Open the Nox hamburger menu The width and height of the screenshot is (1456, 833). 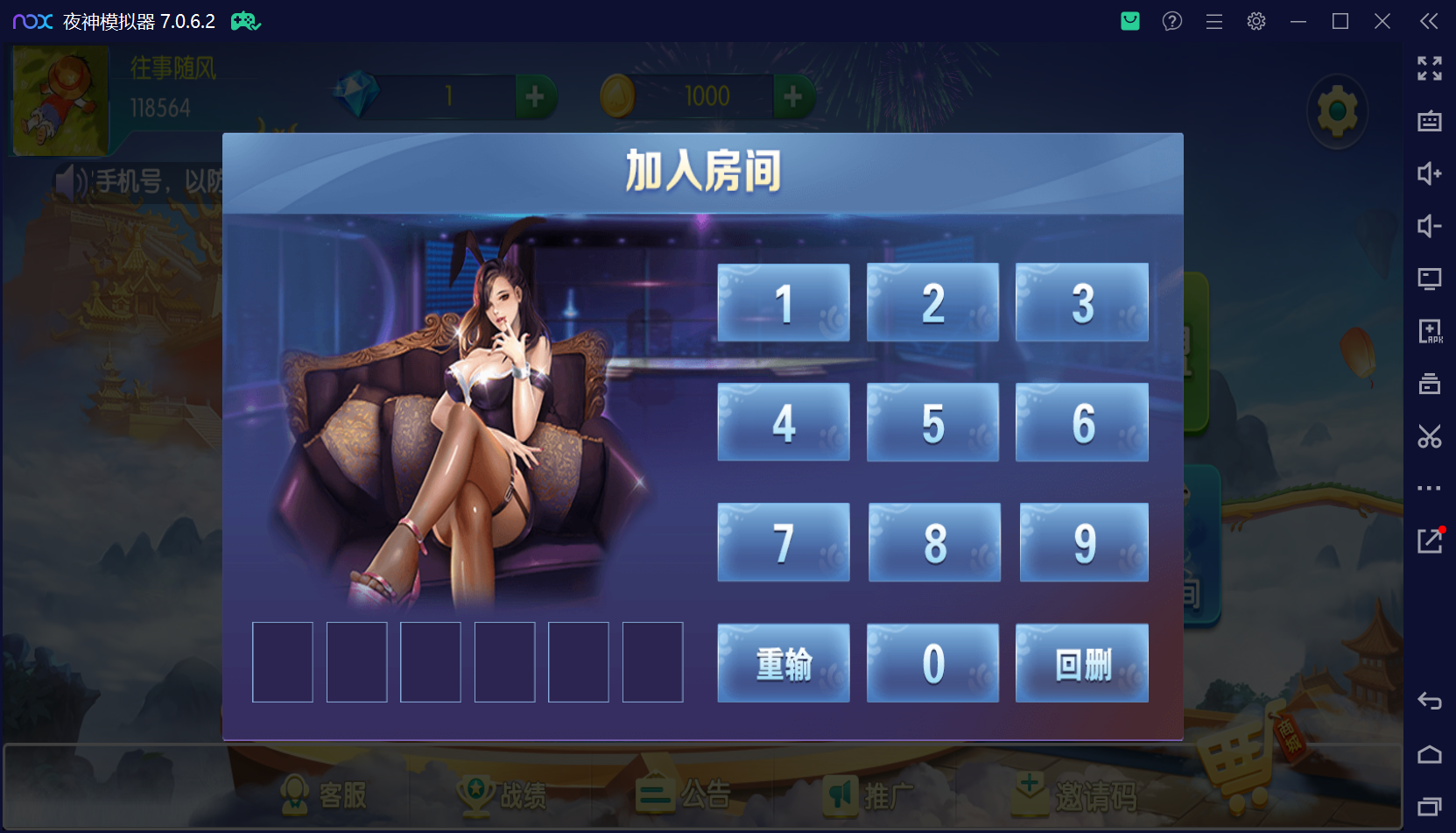(1213, 21)
